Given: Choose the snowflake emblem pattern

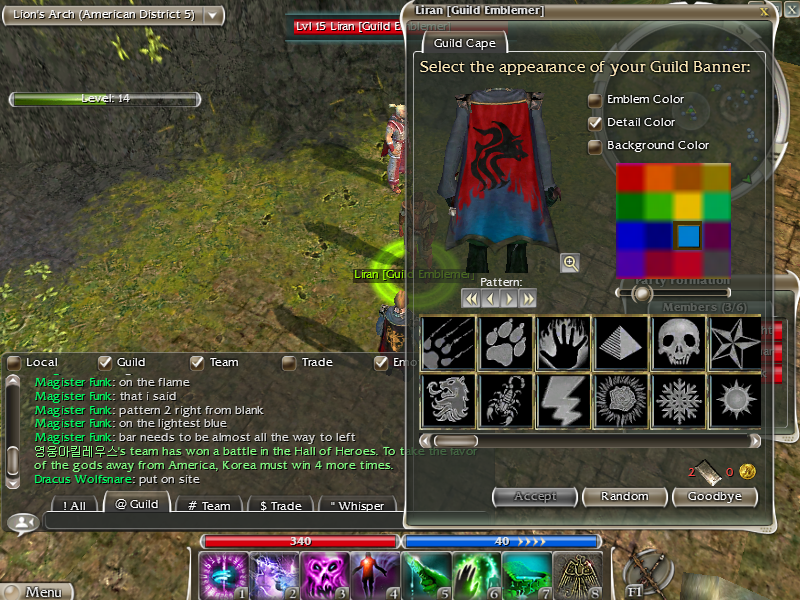Looking at the screenshot, I should 675,399.
